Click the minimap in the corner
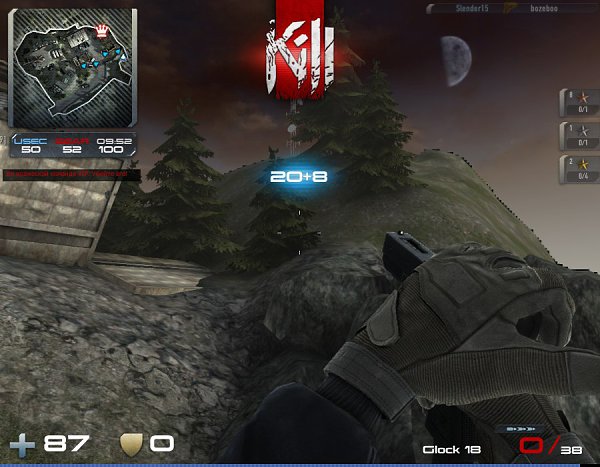 point(72,68)
